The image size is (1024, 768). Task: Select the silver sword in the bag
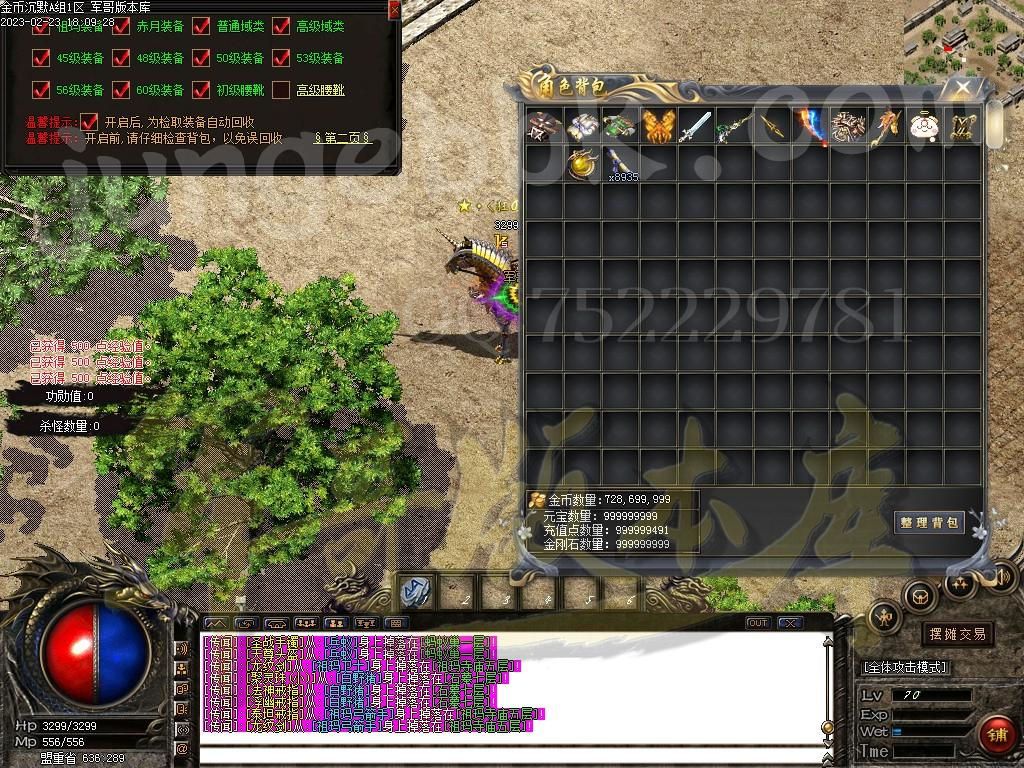(x=697, y=127)
